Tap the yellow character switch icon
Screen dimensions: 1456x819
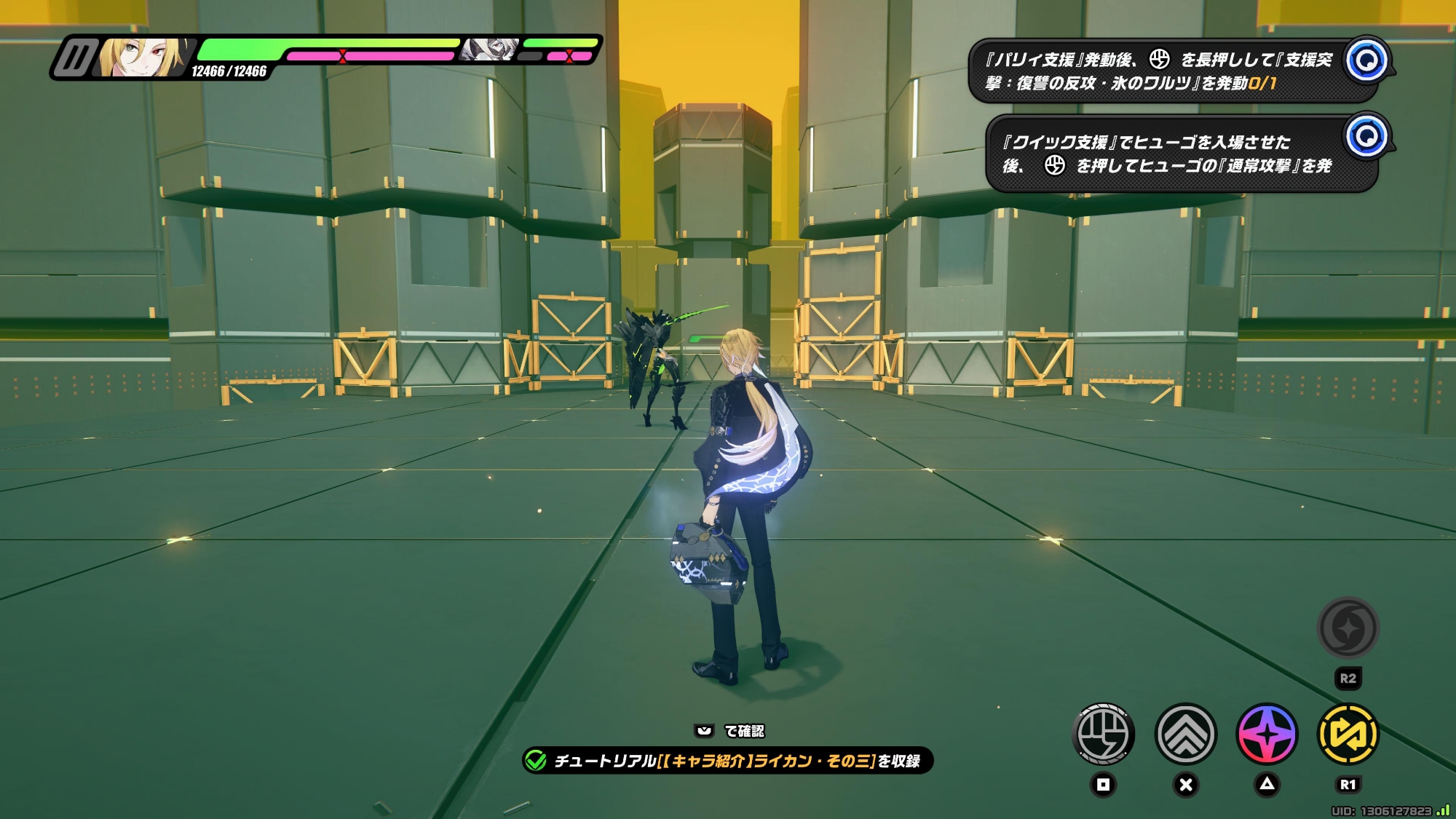tap(1348, 734)
